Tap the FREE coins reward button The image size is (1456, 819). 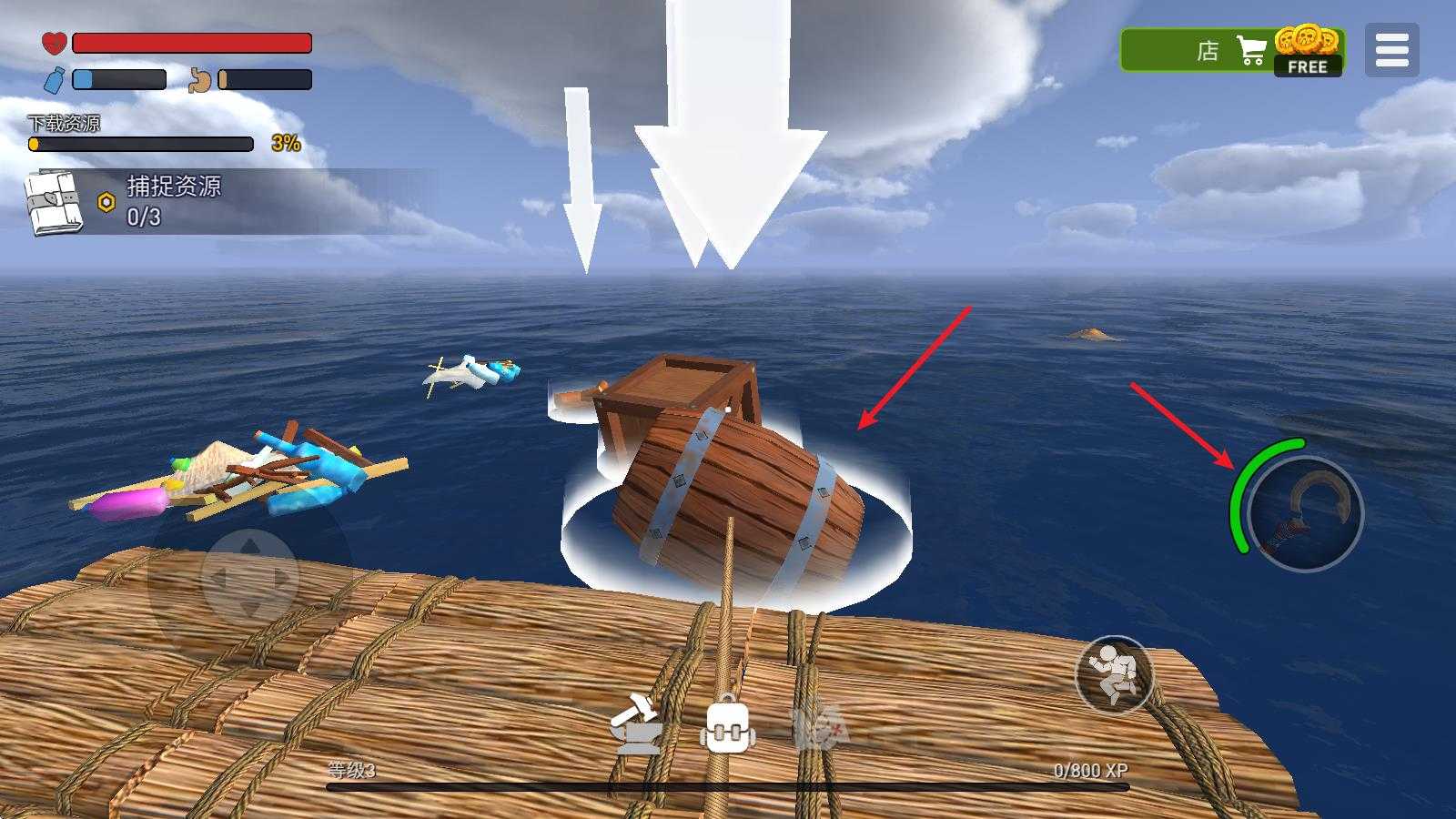click(x=1309, y=66)
